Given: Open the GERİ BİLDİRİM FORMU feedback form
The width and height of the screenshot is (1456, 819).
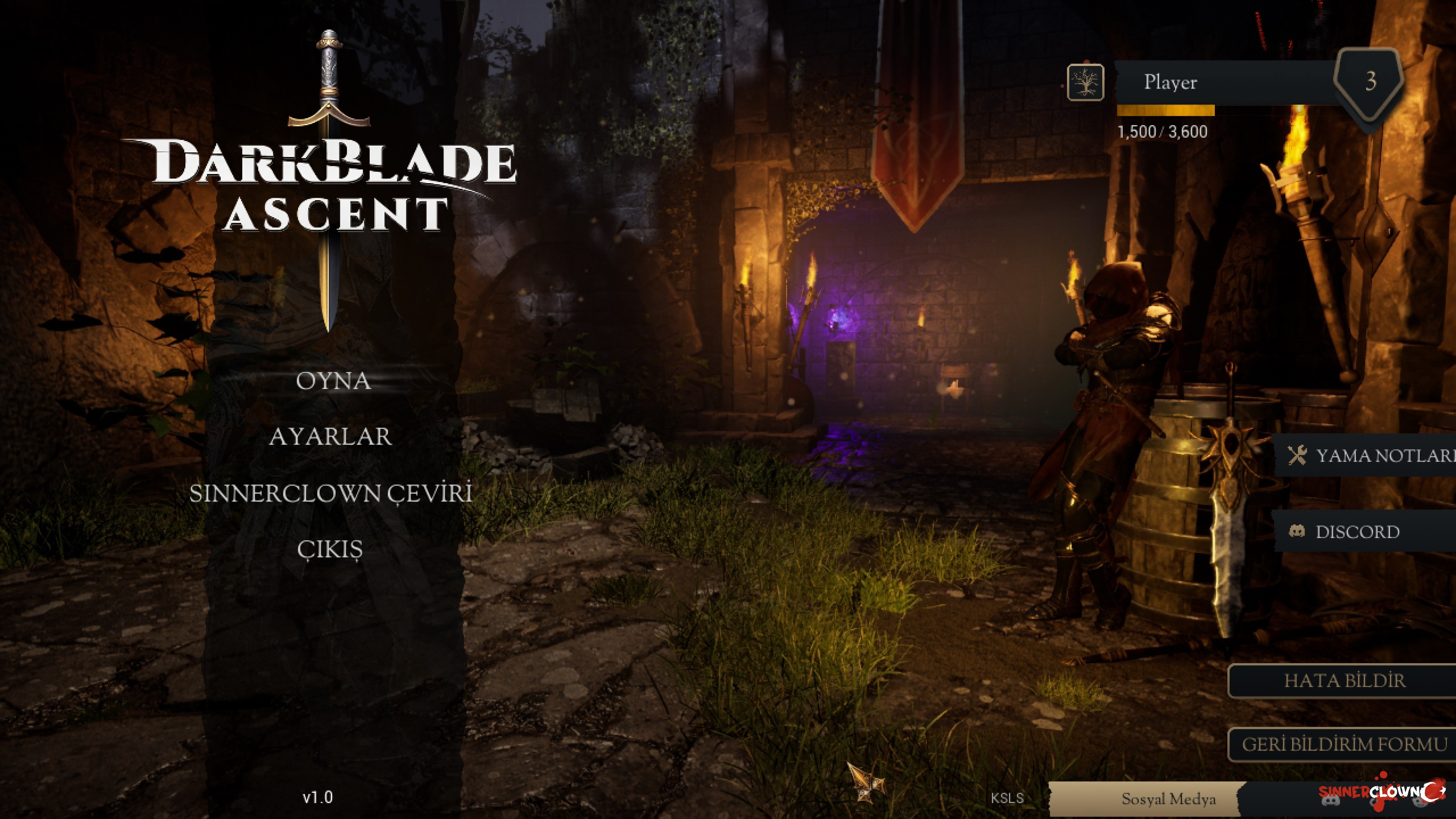Looking at the screenshot, I should [x=1344, y=744].
